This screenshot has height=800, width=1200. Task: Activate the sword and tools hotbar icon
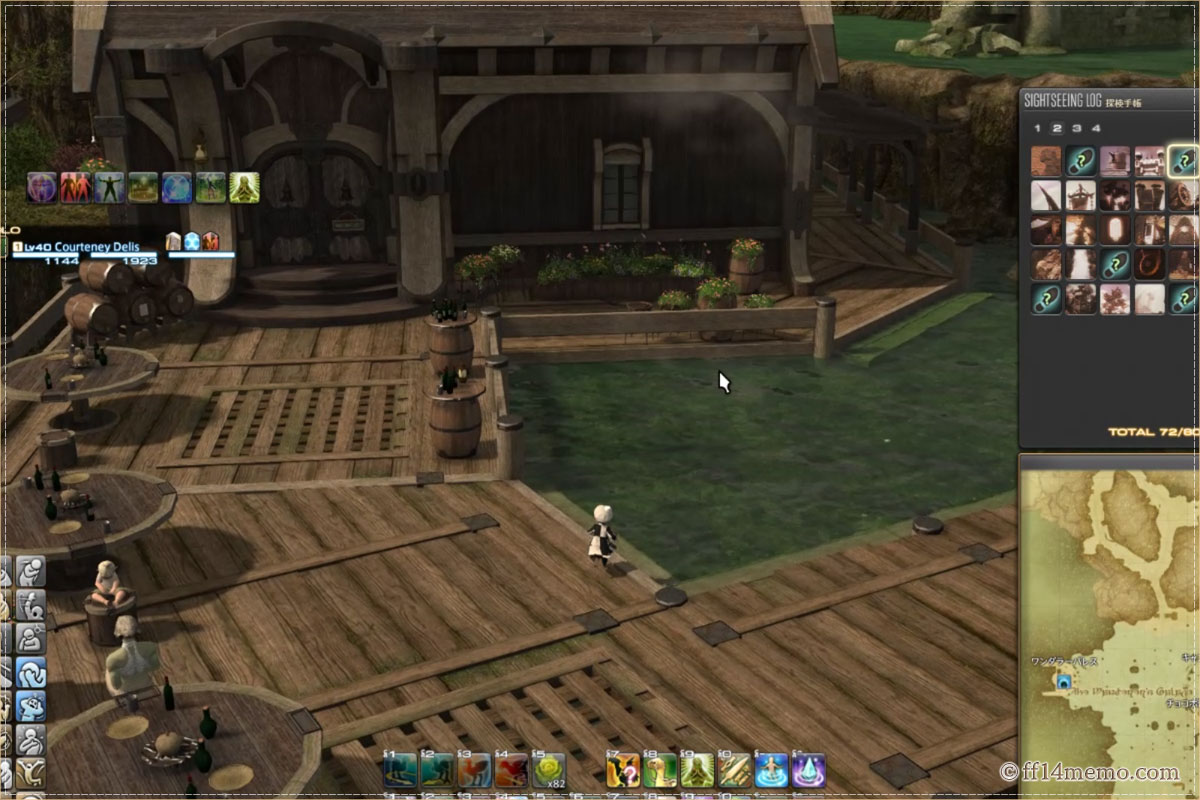pos(734,770)
